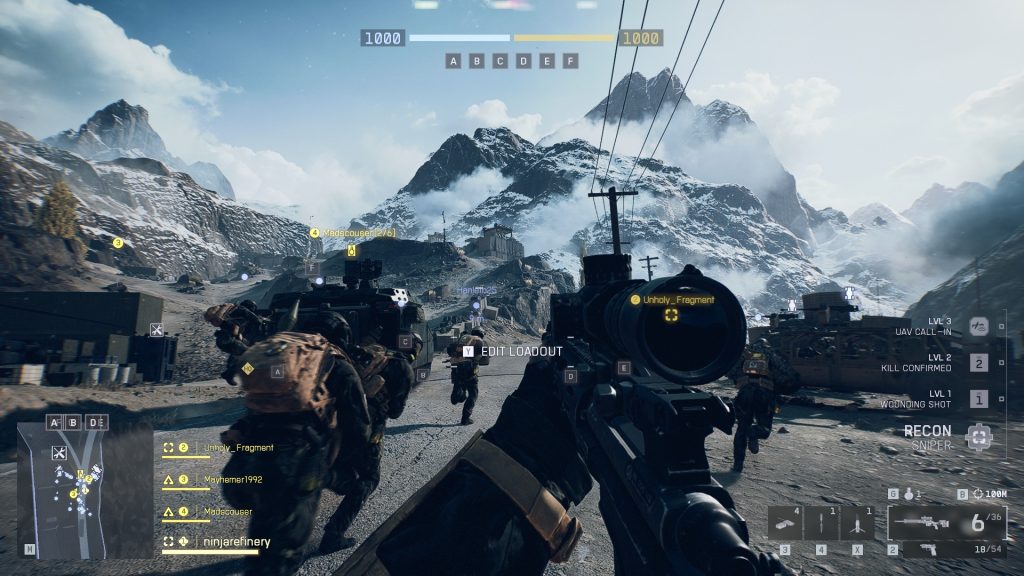Select squad member Mayhemer1992 in the squad list

(234, 480)
